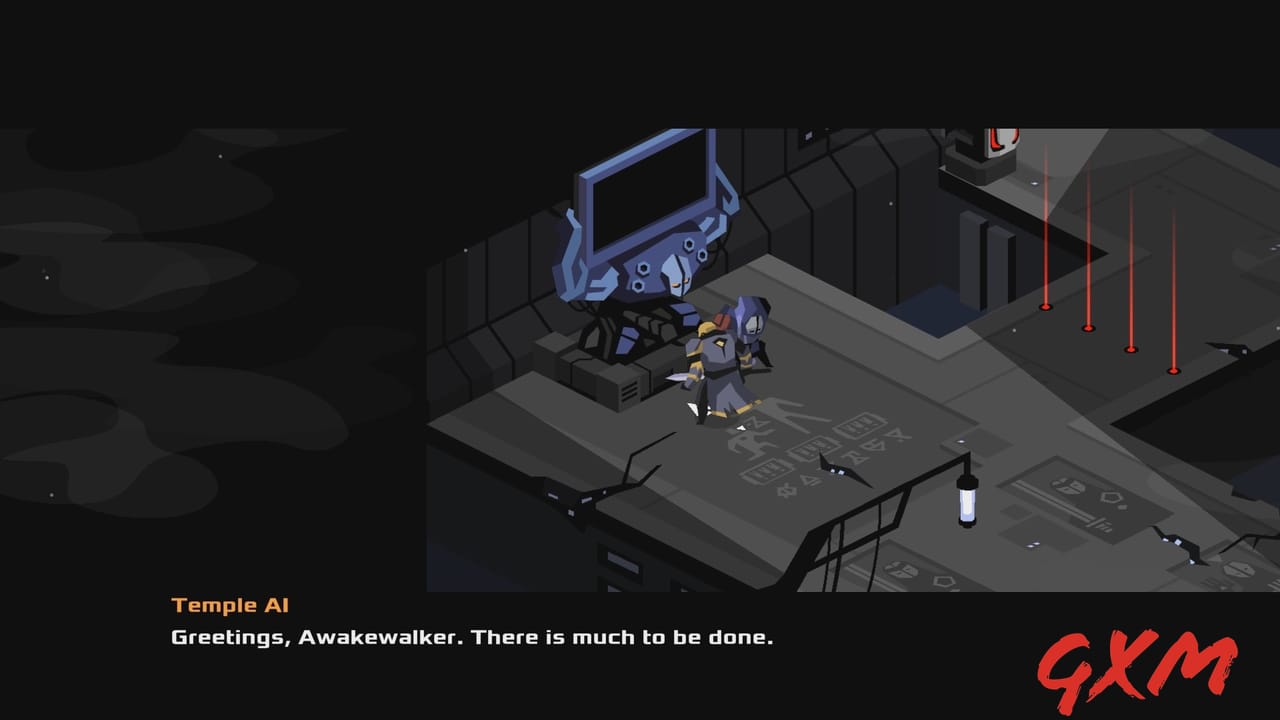Viewport: 1280px width, 720px height.
Task: Select the Temple AI speaker name
Action: tap(230, 605)
